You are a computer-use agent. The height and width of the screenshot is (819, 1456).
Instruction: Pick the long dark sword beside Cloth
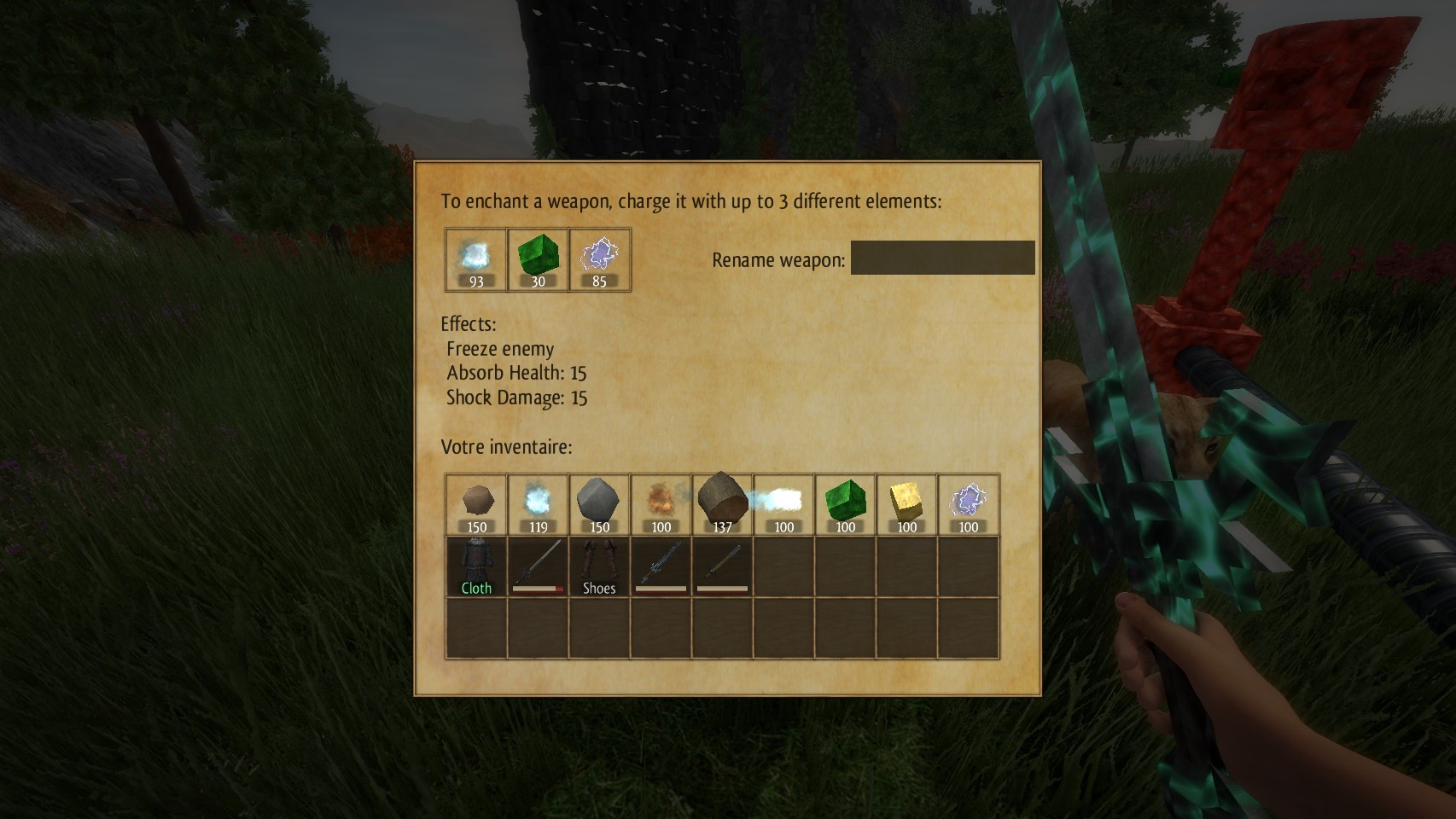[x=538, y=566]
